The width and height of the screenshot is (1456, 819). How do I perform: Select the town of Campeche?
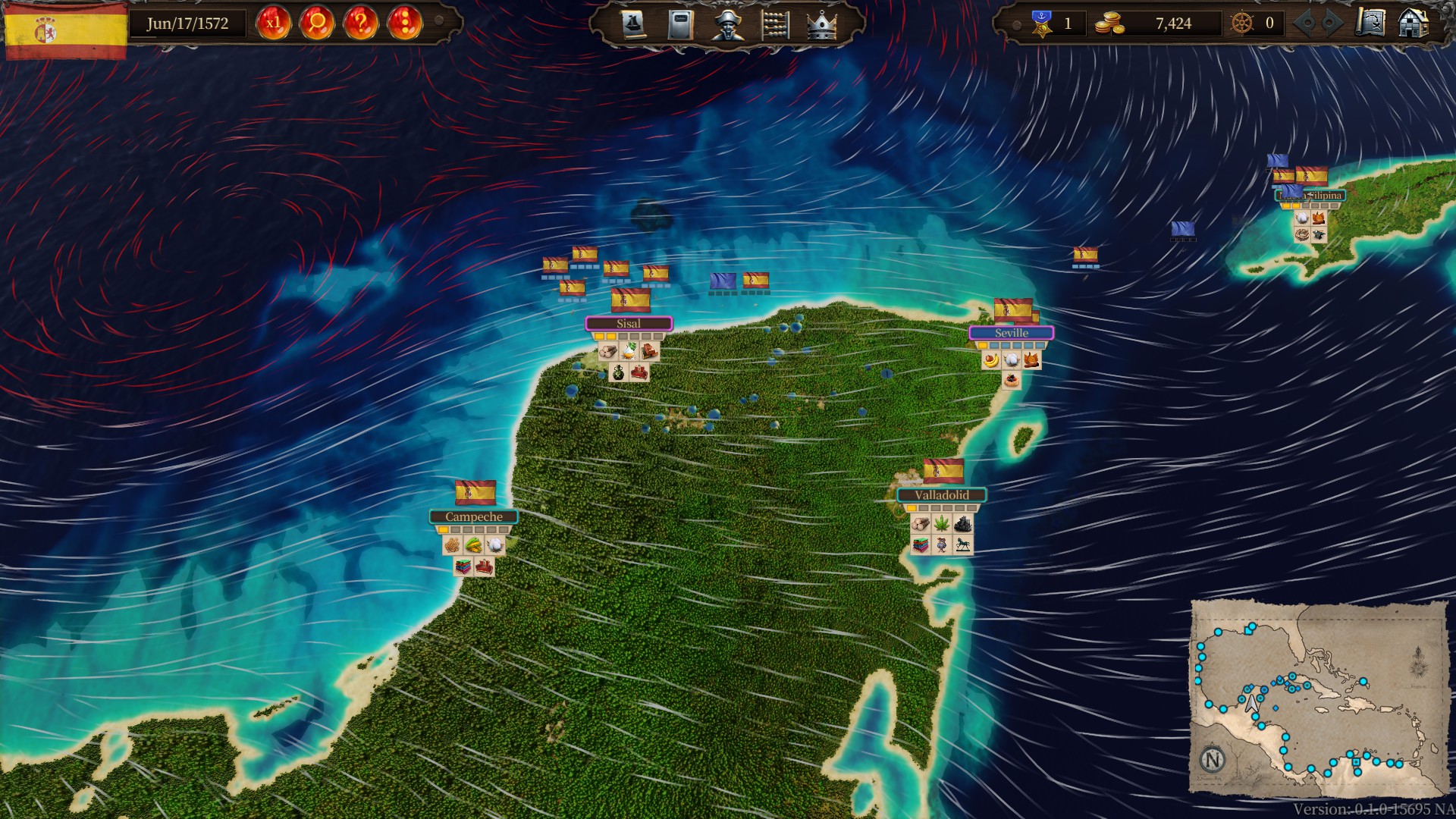[x=474, y=517]
